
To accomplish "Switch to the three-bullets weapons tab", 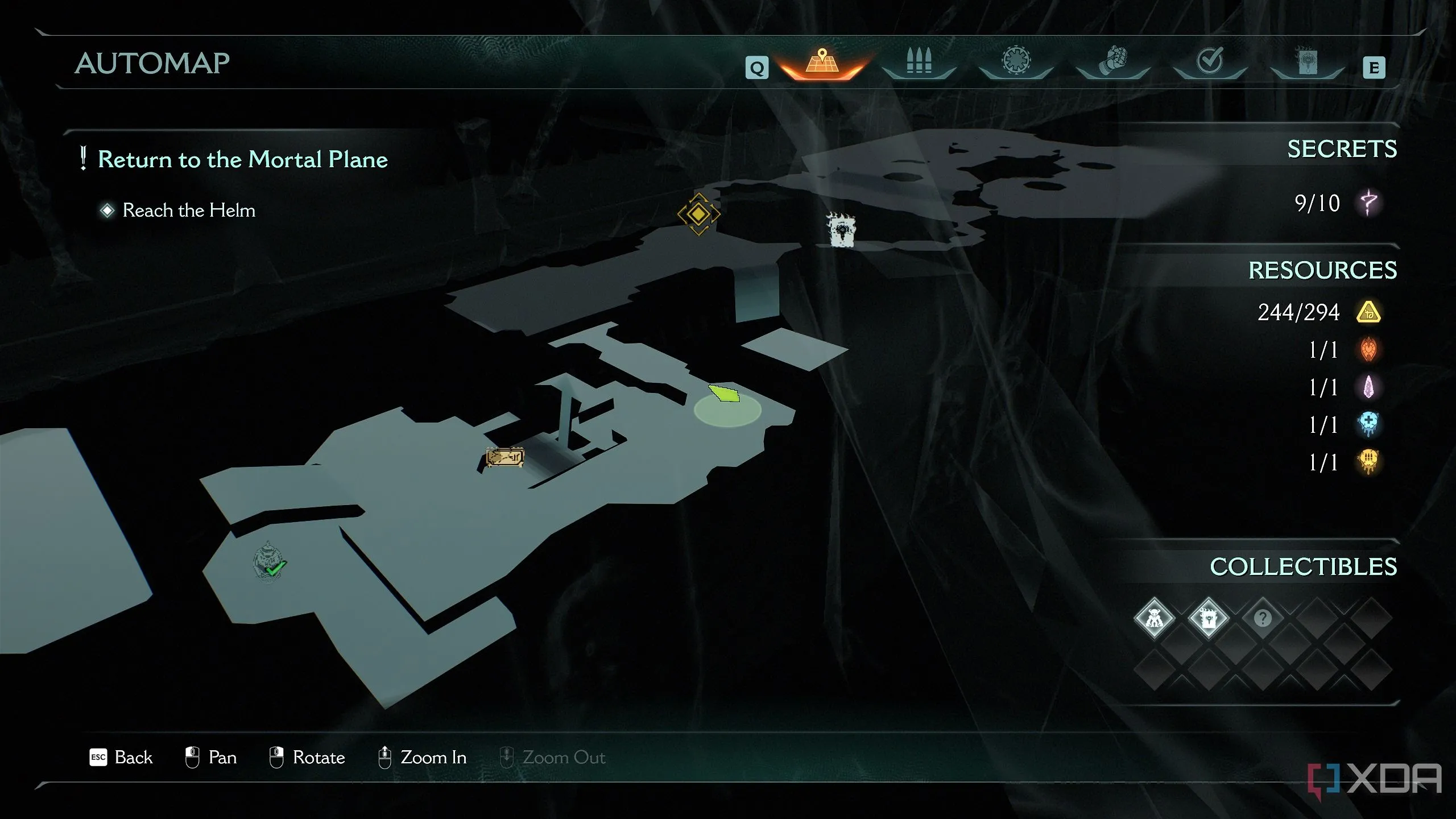I will point(919,61).
